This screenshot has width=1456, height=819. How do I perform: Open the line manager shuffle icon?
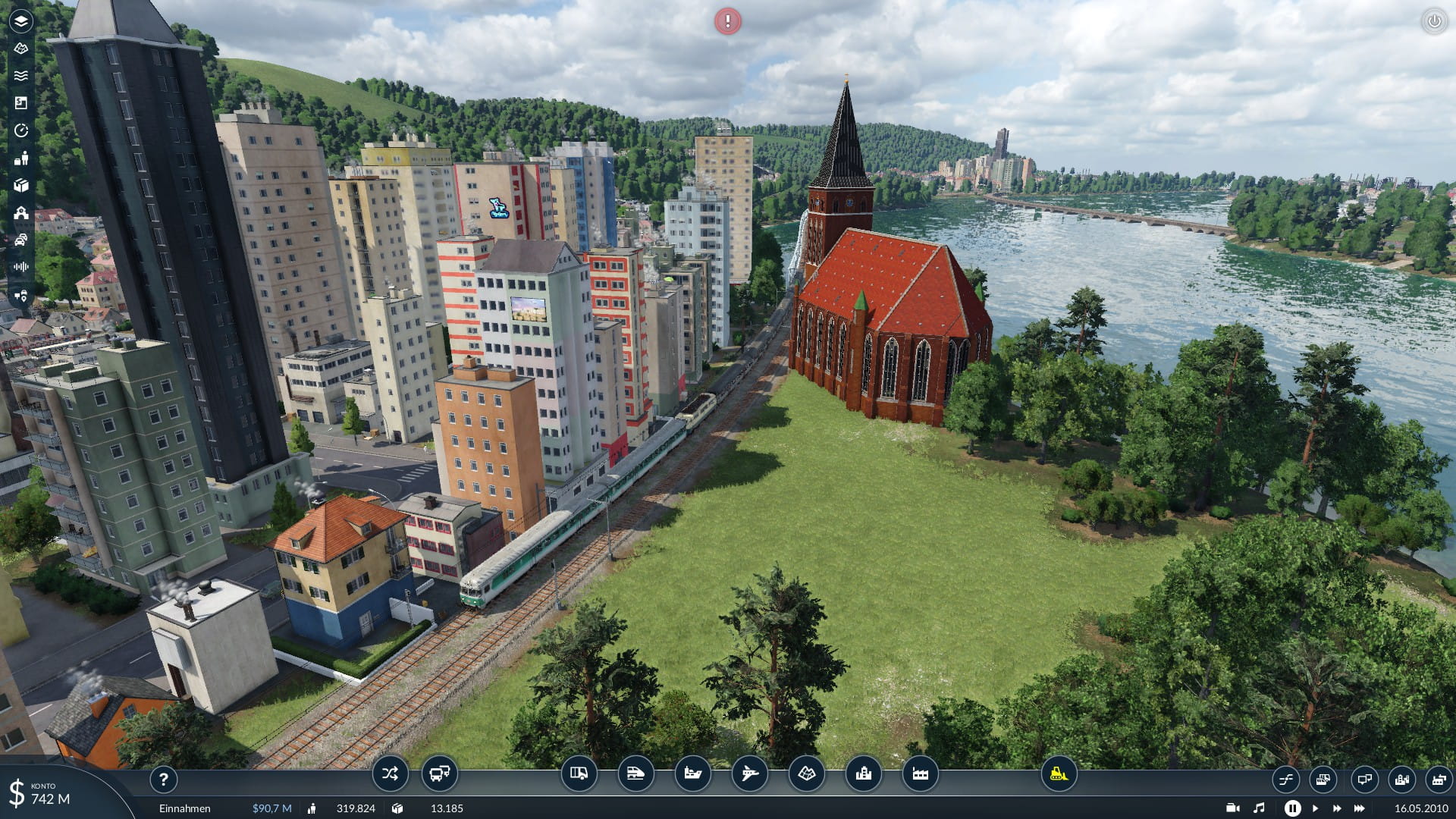[390, 774]
